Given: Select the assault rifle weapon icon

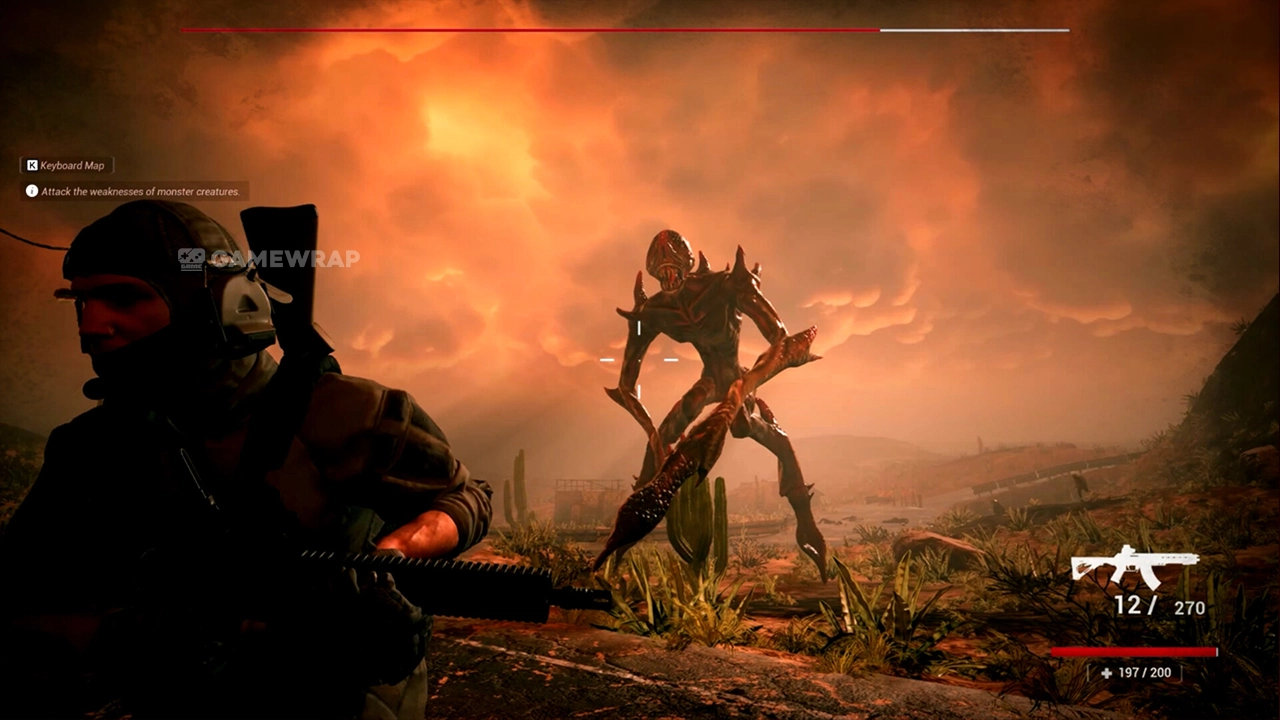Looking at the screenshot, I should [x=1134, y=567].
